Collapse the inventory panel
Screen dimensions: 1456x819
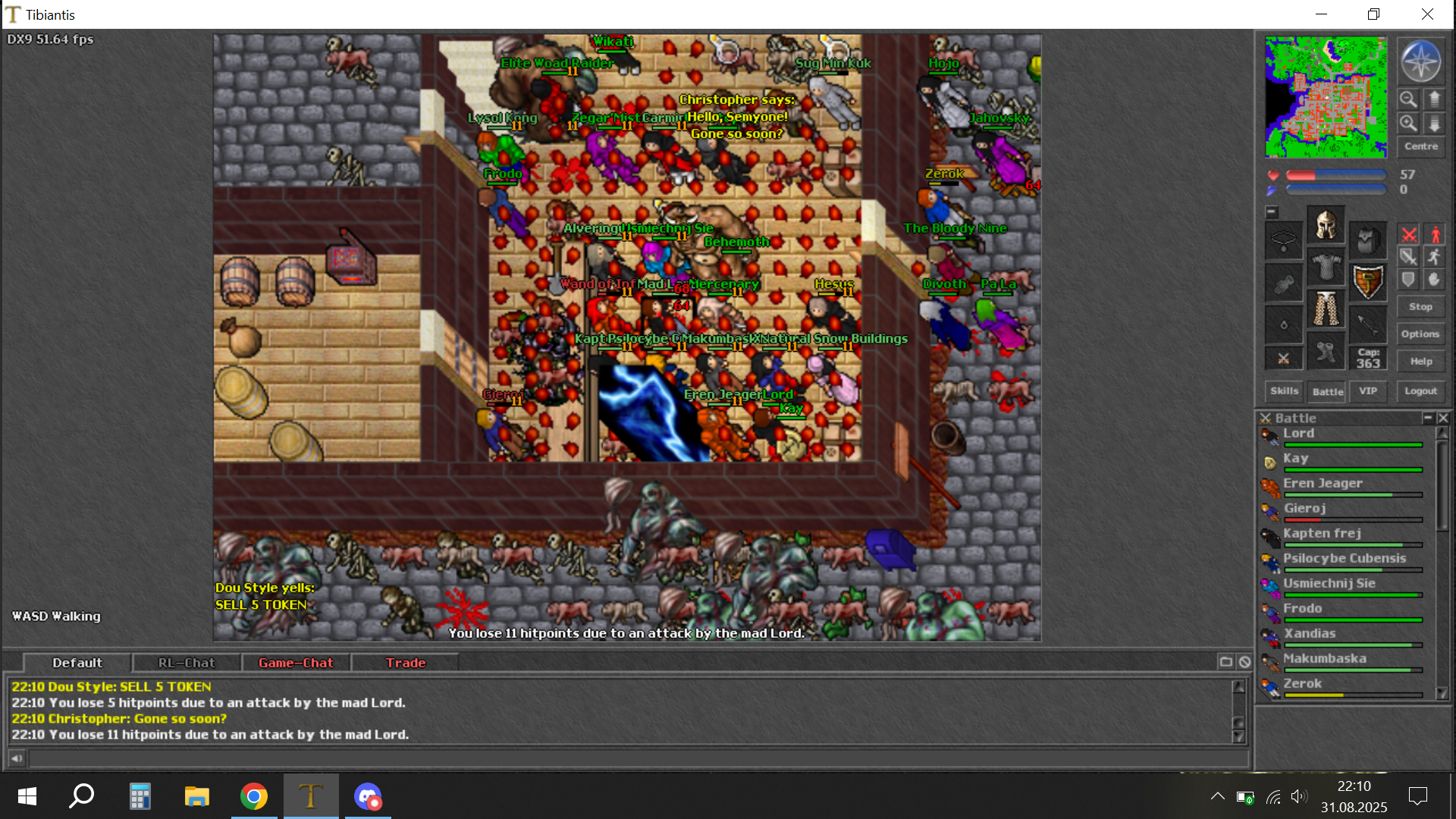pyautogui.click(x=1272, y=212)
